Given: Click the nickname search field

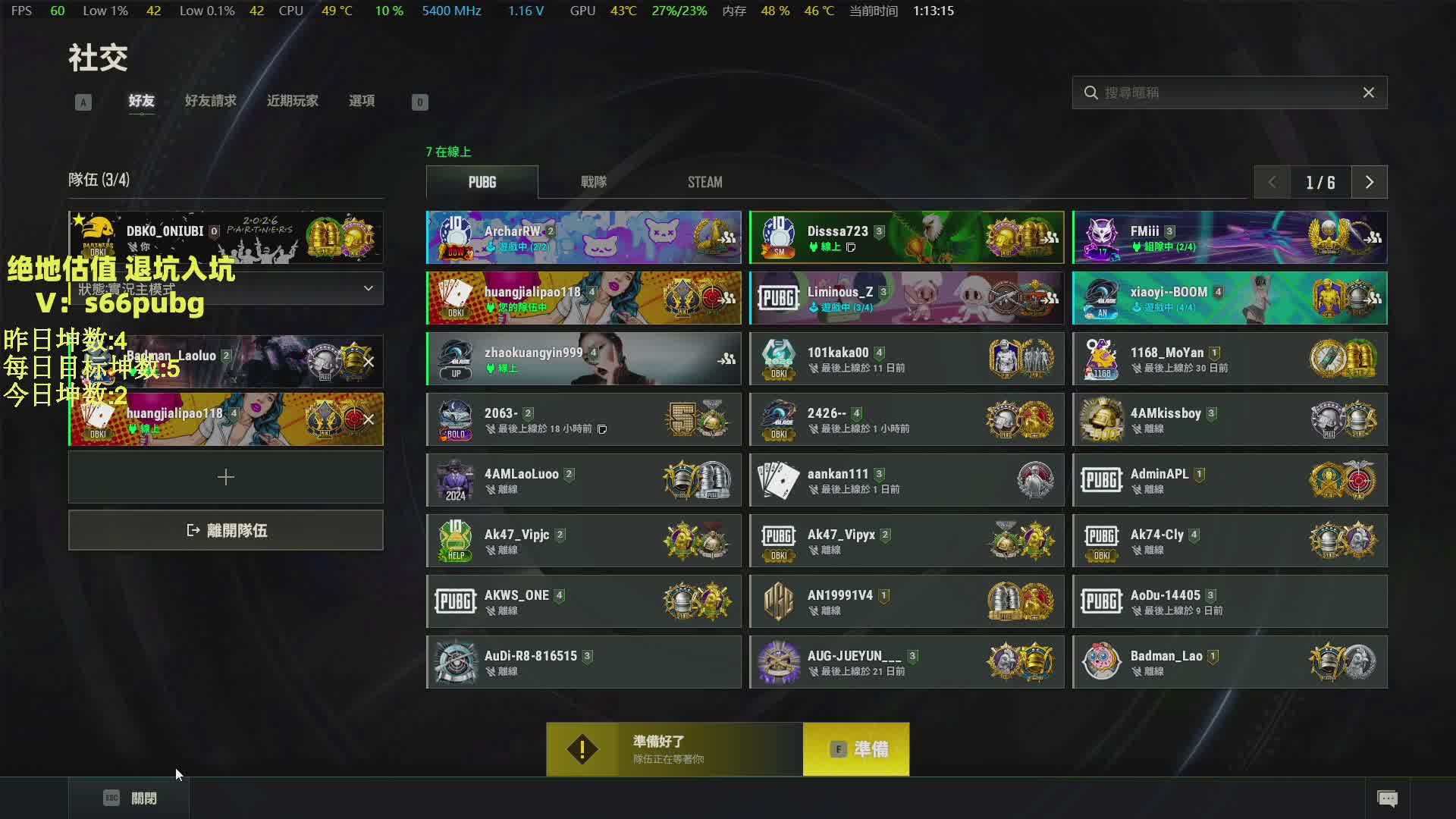Looking at the screenshot, I should (1221, 93).
